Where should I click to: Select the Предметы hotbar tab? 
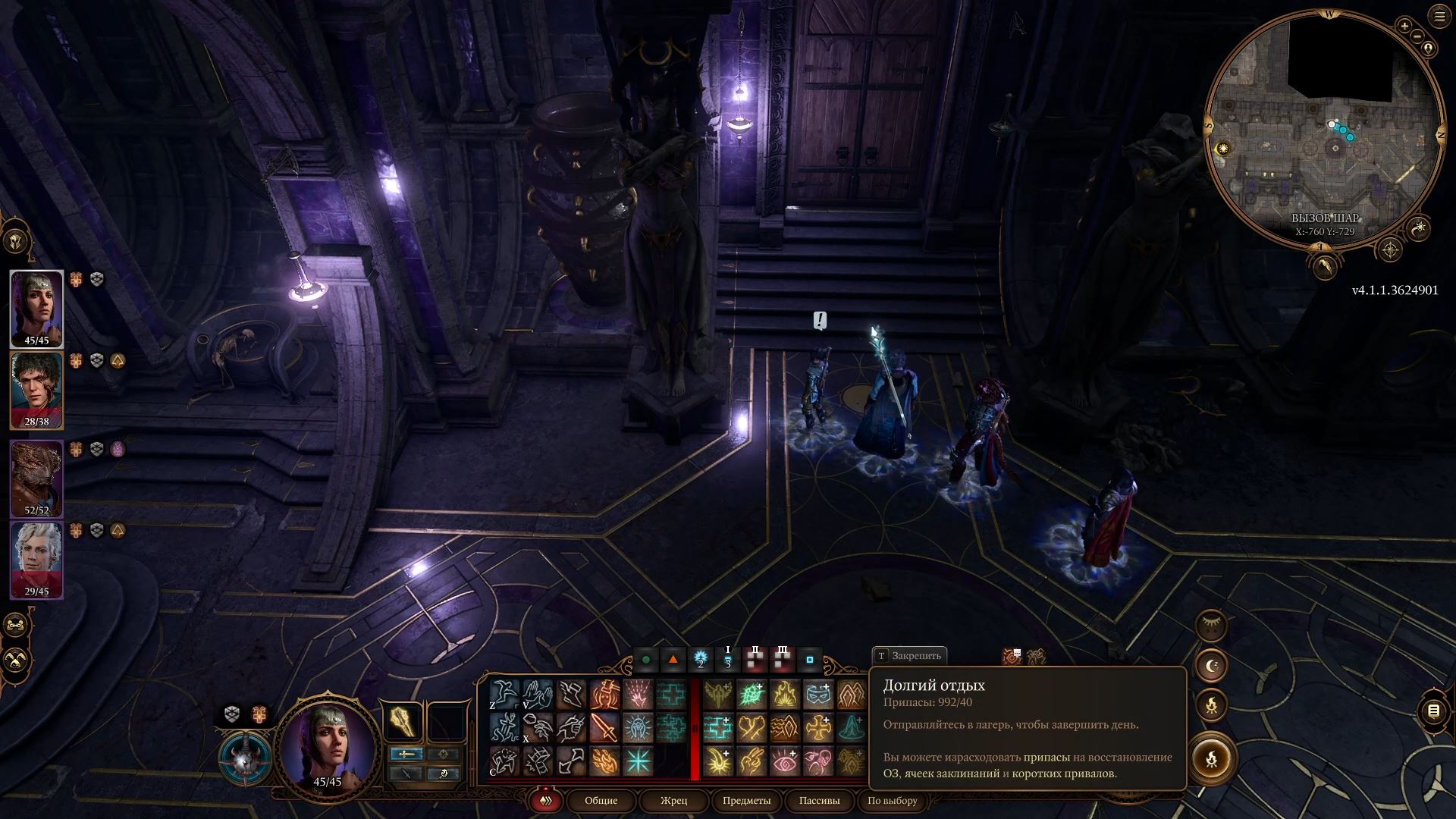tap(746, 800)
